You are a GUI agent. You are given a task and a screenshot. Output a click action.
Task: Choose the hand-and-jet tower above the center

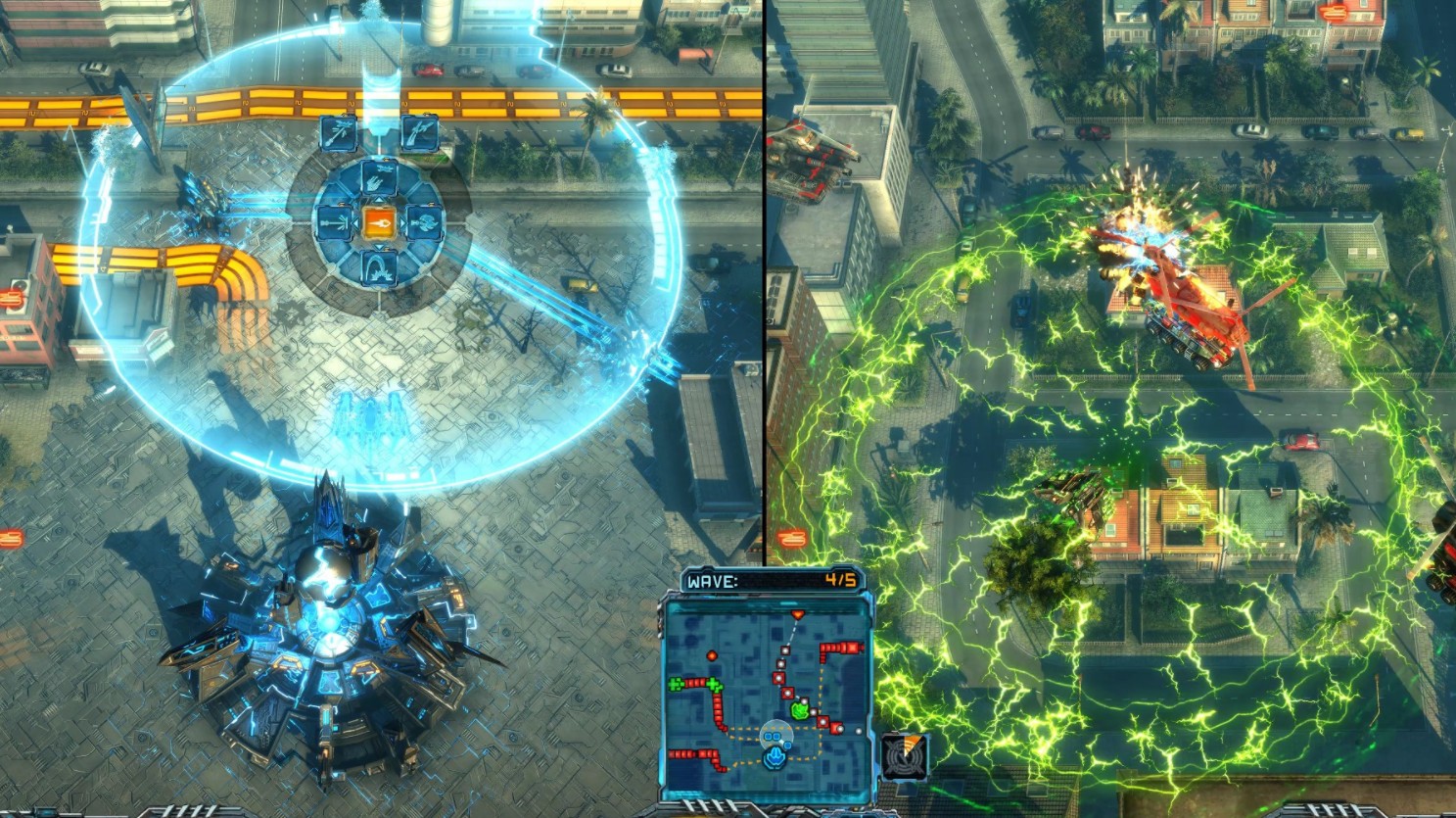coord(378,179)
